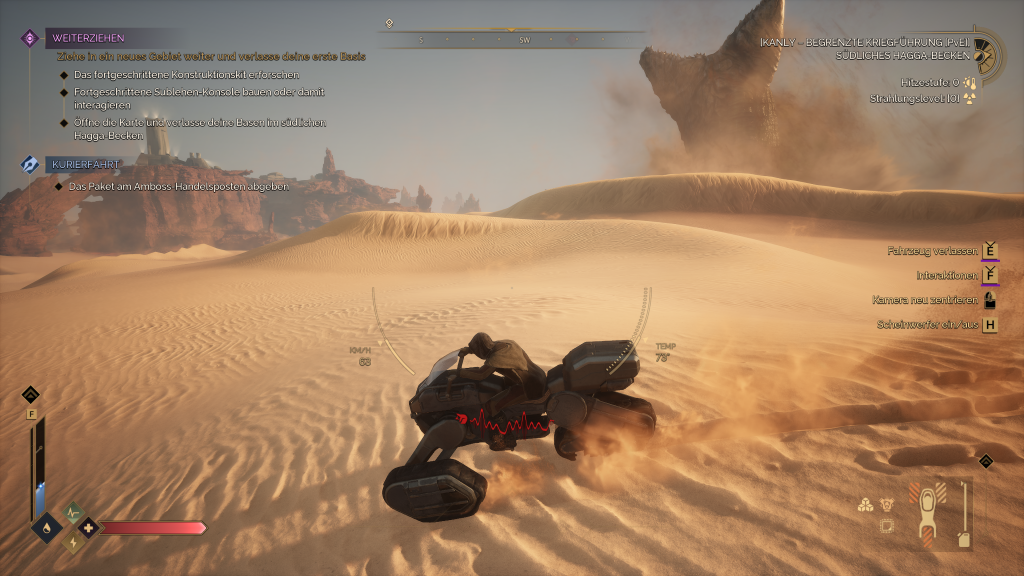Expand the chevron above the water gauge
The width and height of the screenshot is (1024, 576).
click(31, 394)
